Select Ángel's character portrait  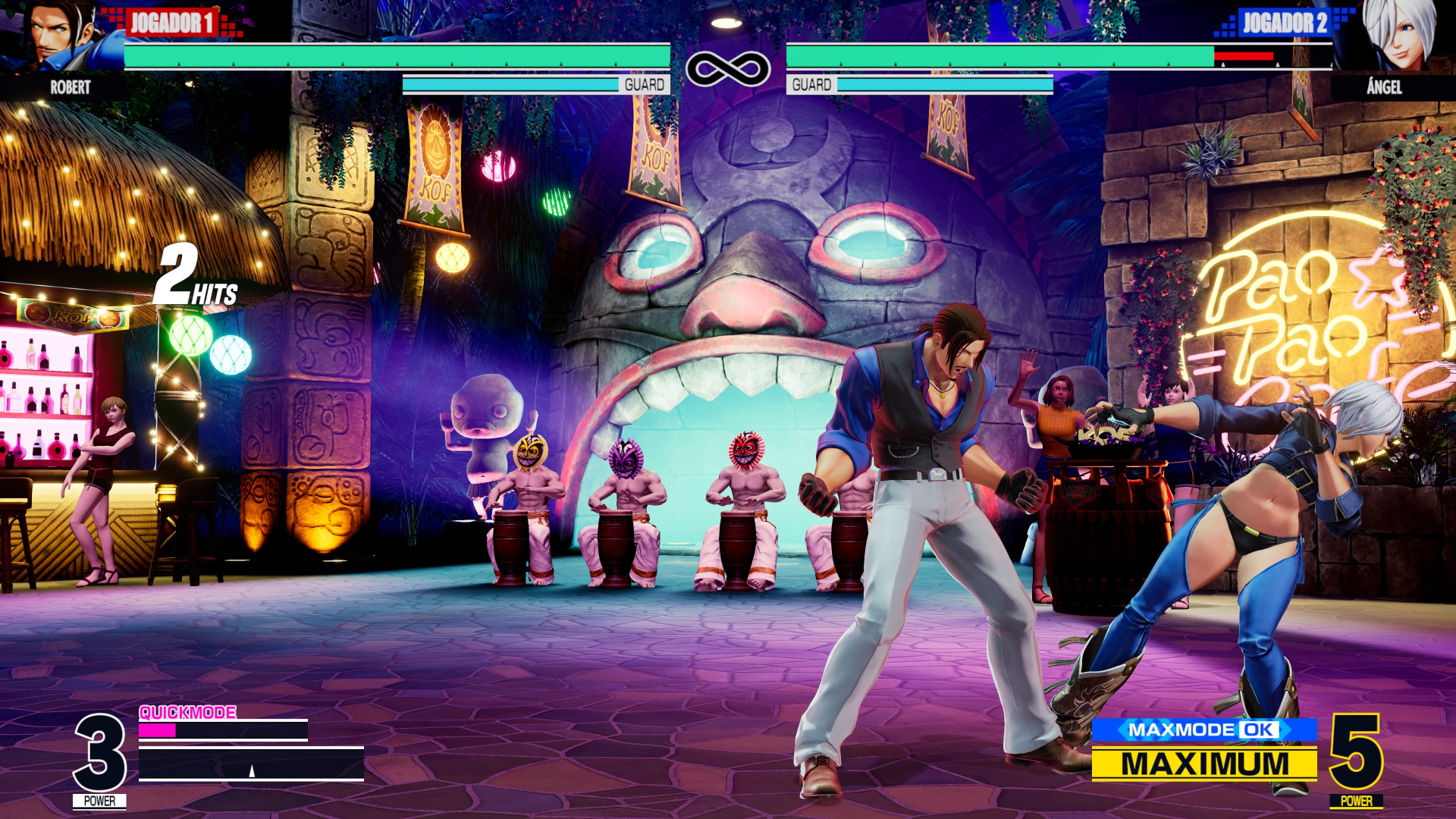coord(1398,36)
